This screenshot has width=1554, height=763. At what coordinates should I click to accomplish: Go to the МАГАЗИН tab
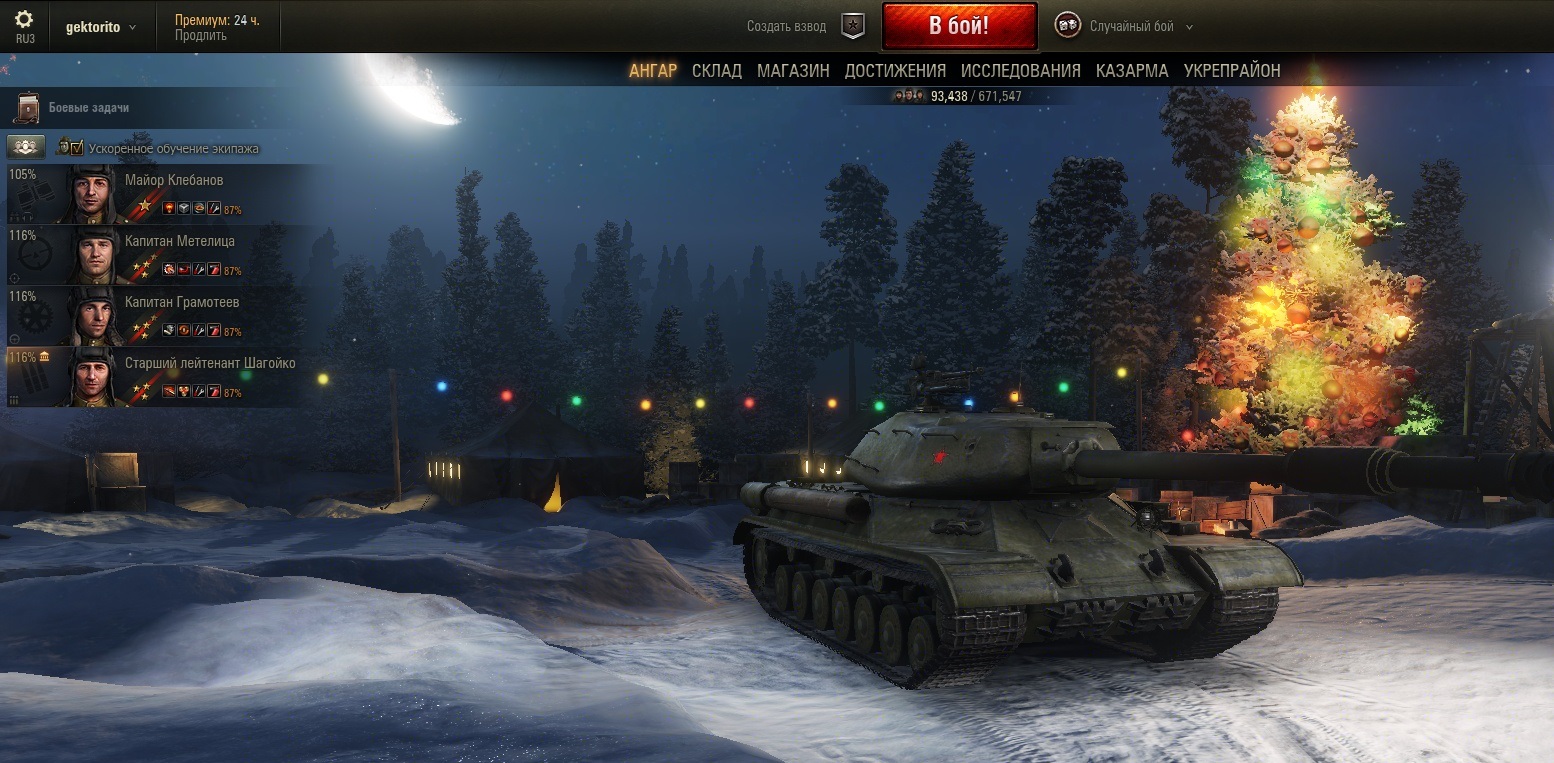click(793, 70)
